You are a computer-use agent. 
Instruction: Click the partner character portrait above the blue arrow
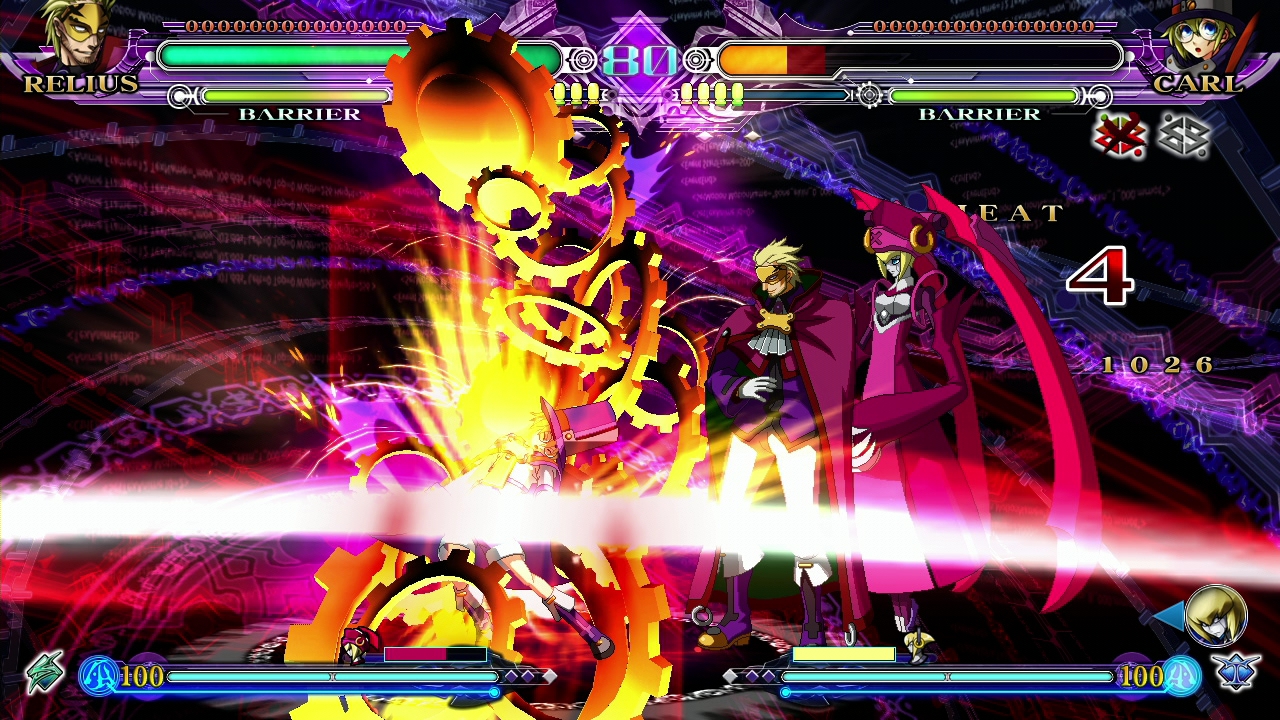pyautogui.click(x=1217, y=615)
